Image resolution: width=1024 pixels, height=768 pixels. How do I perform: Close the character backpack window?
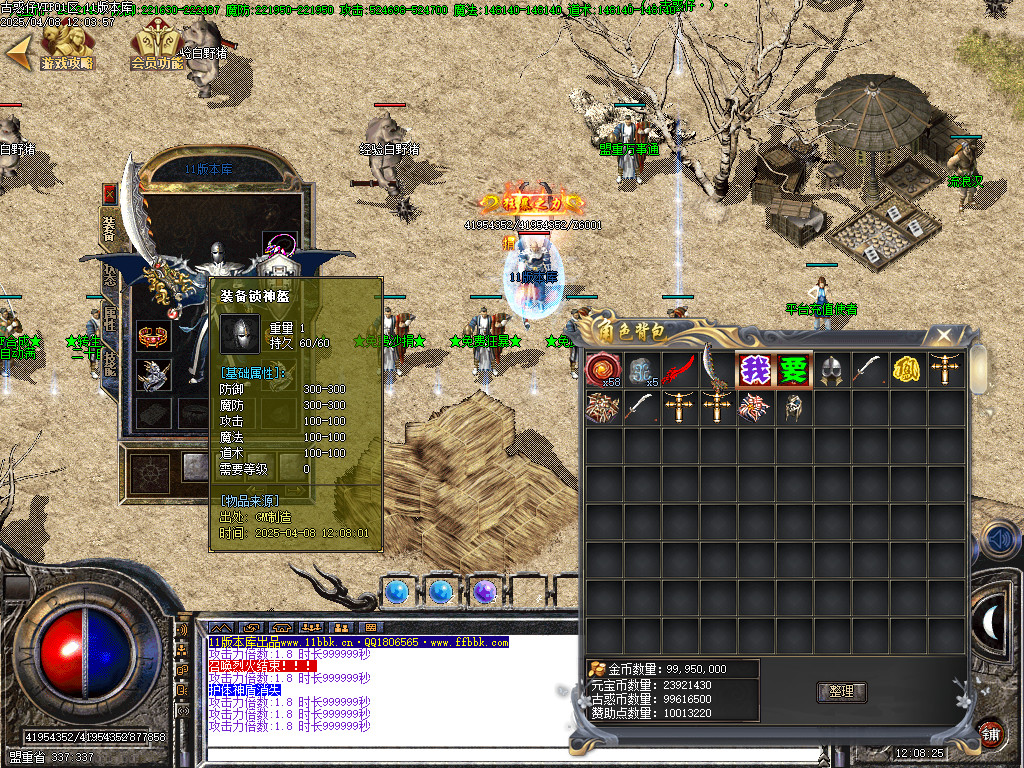coord(942,336)
